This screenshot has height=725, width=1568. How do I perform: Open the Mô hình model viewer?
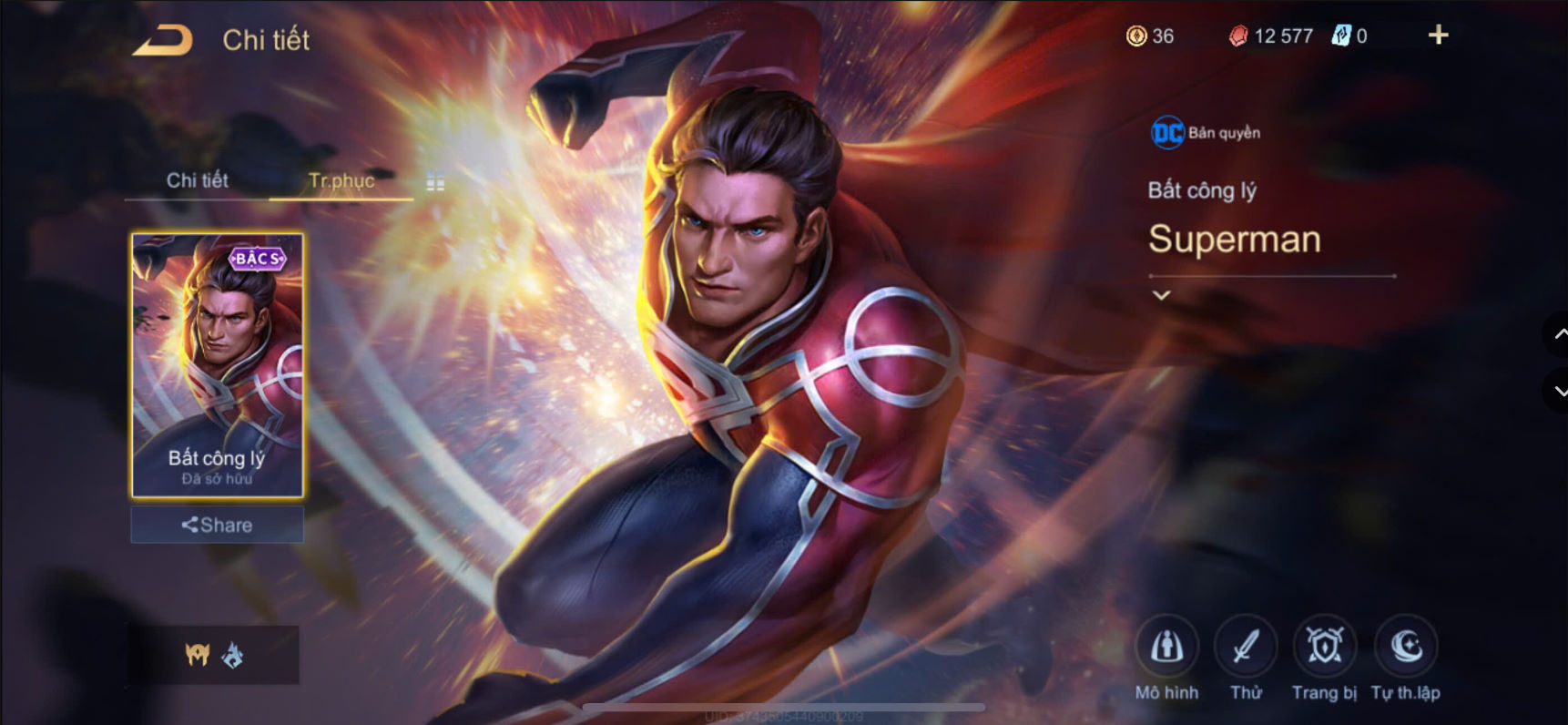1168,648
